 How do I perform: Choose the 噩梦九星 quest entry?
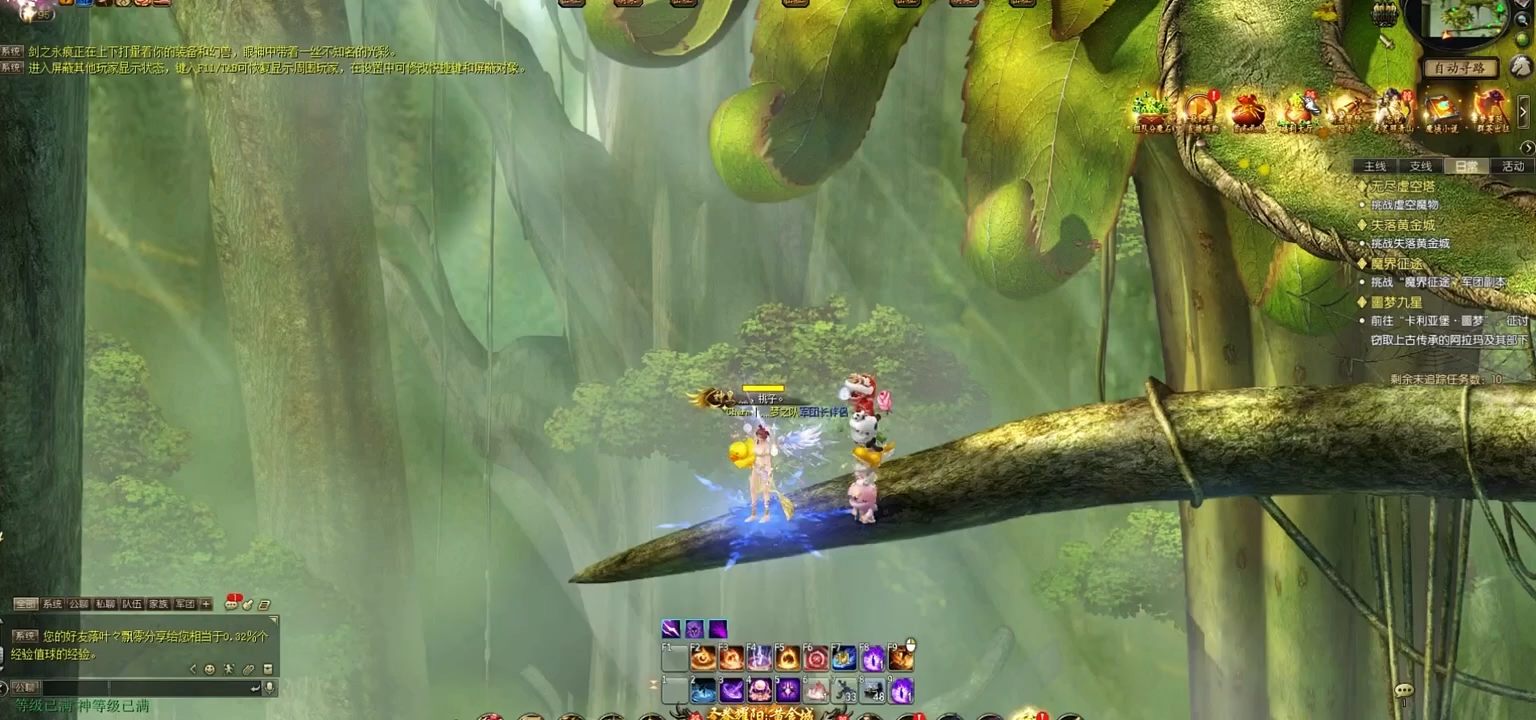coord(1396,301)
